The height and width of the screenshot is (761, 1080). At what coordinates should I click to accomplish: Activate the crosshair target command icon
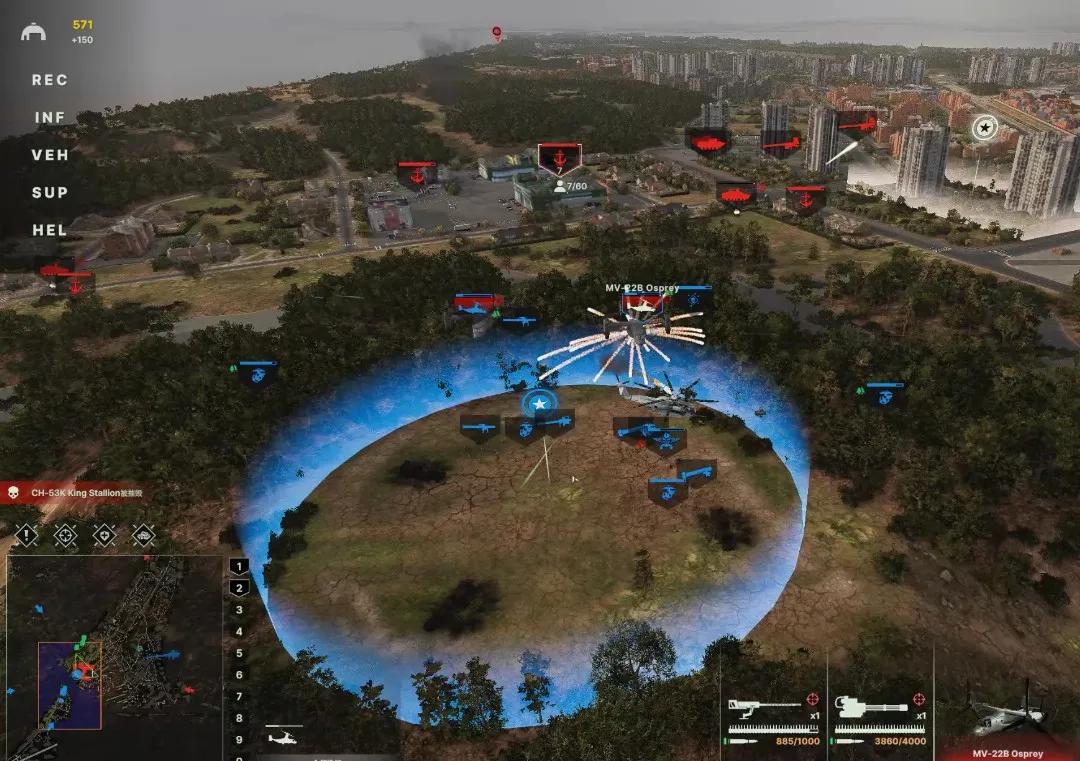tap(65, 535)
